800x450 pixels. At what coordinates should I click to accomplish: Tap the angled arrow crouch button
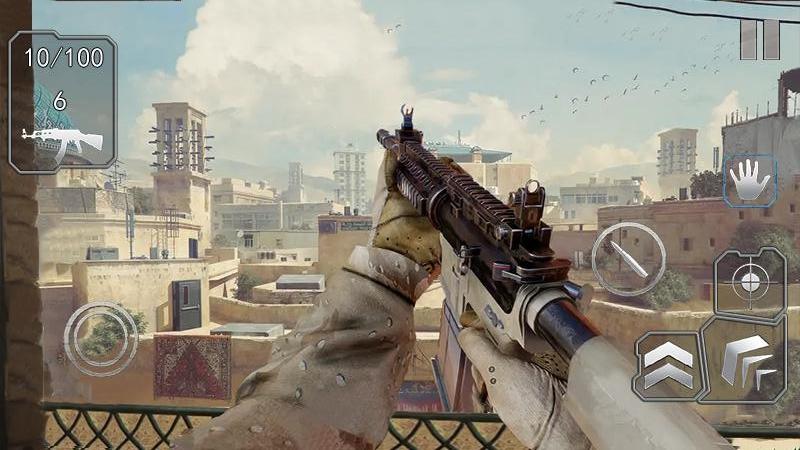[x=746, y=362]
